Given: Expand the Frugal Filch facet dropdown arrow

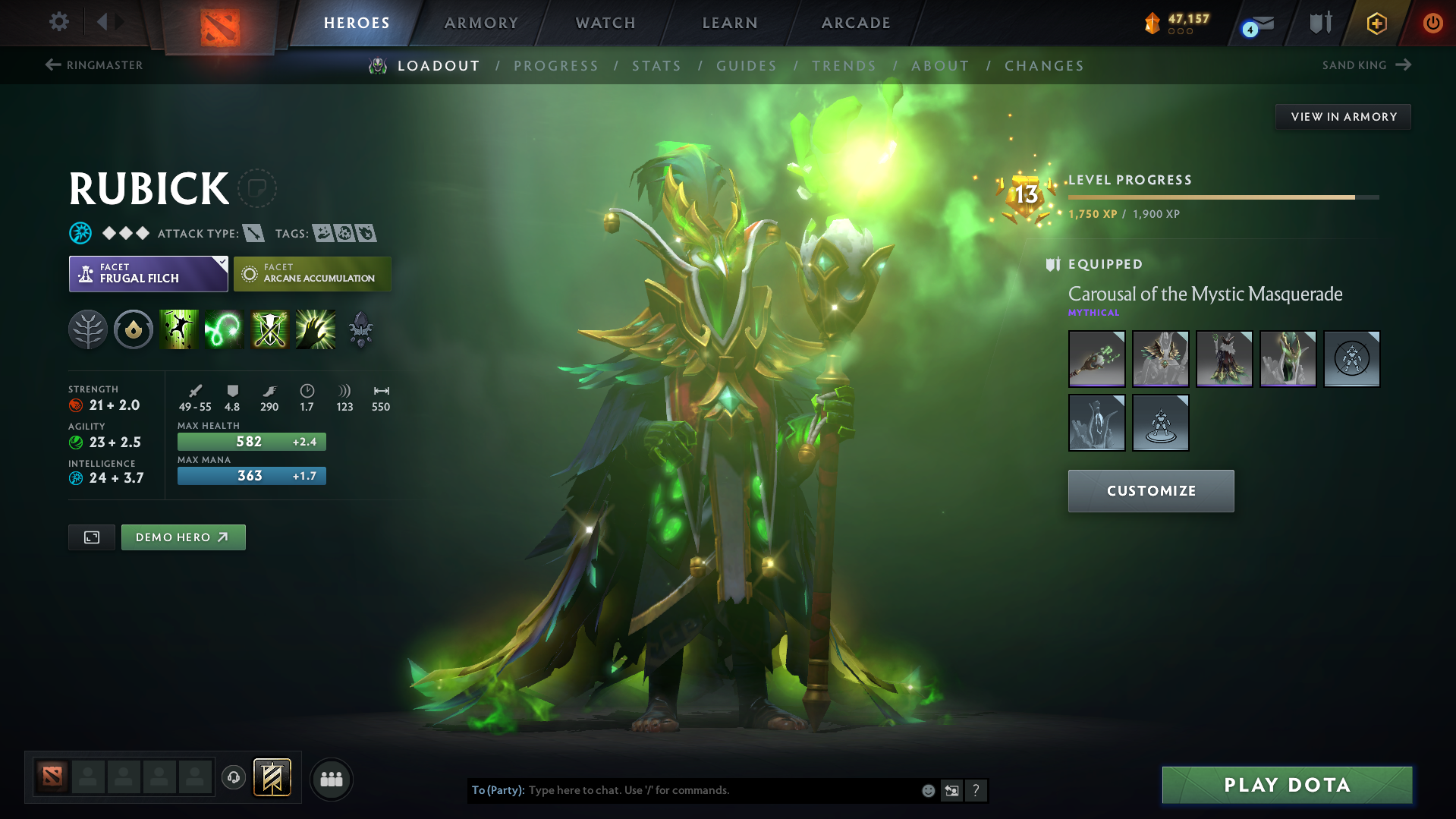Looking at the screenshot, I should click(x=222, y=262).
